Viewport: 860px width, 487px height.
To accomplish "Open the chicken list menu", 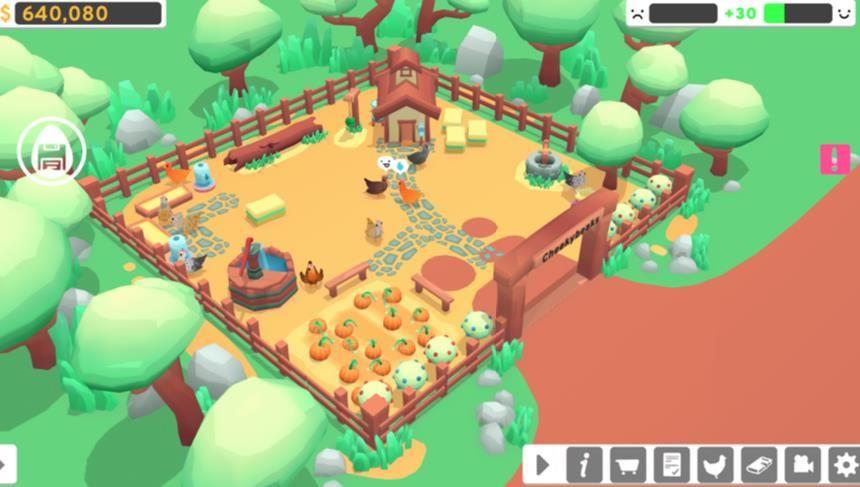I will (715, 465).
